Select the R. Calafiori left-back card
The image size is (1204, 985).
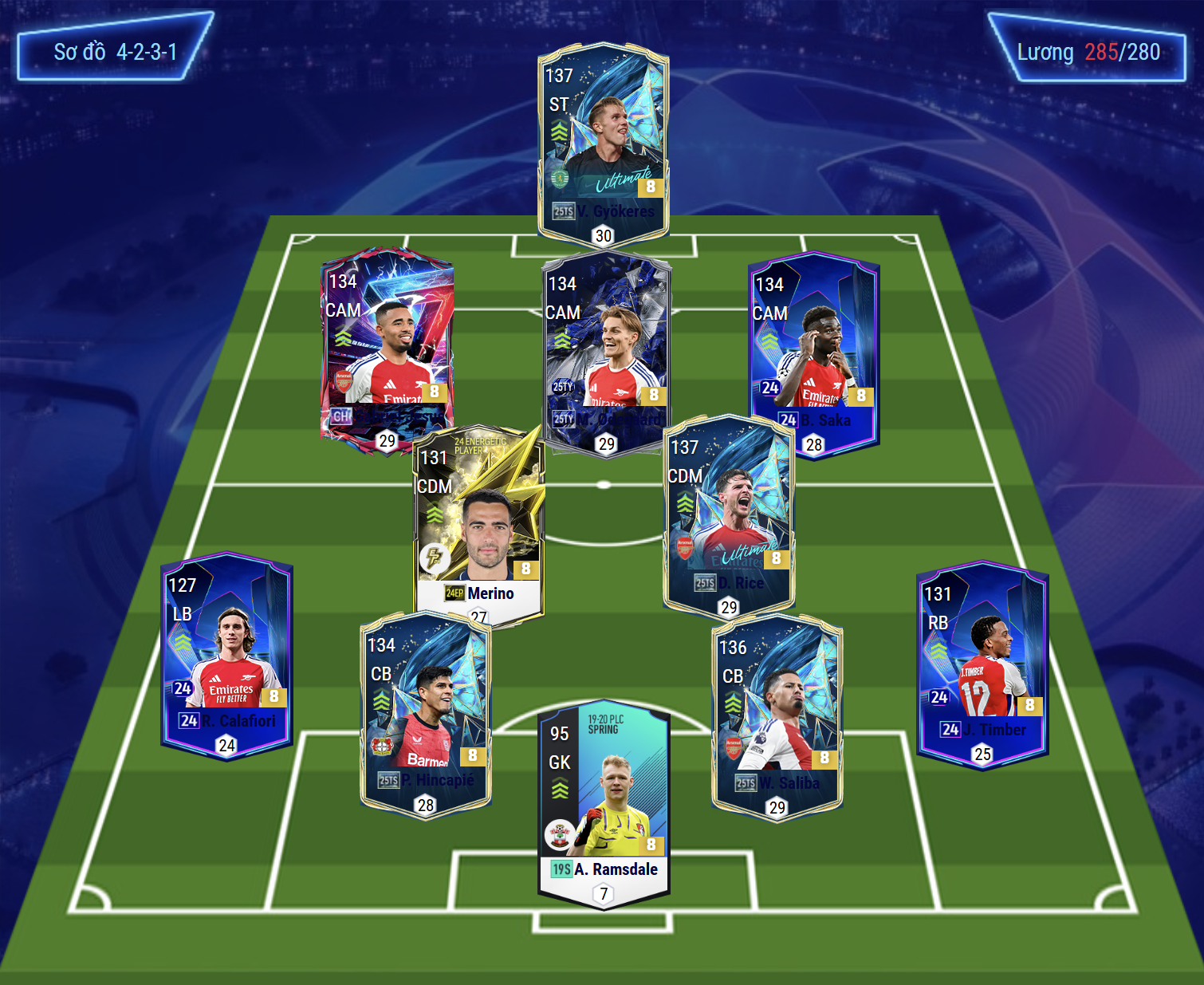[x=226, y=654]
